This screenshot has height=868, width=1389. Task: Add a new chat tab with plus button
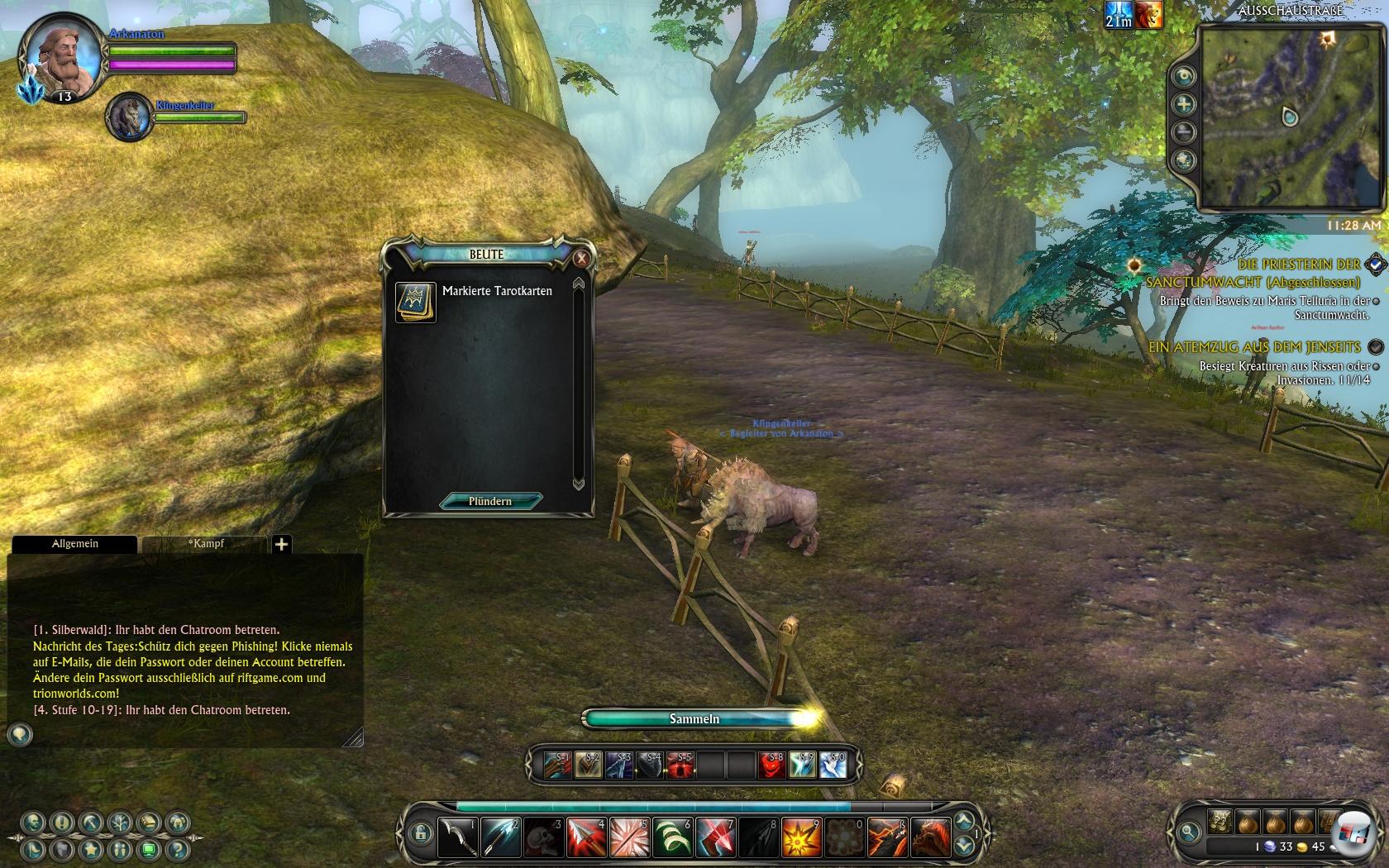pos(281,544)
